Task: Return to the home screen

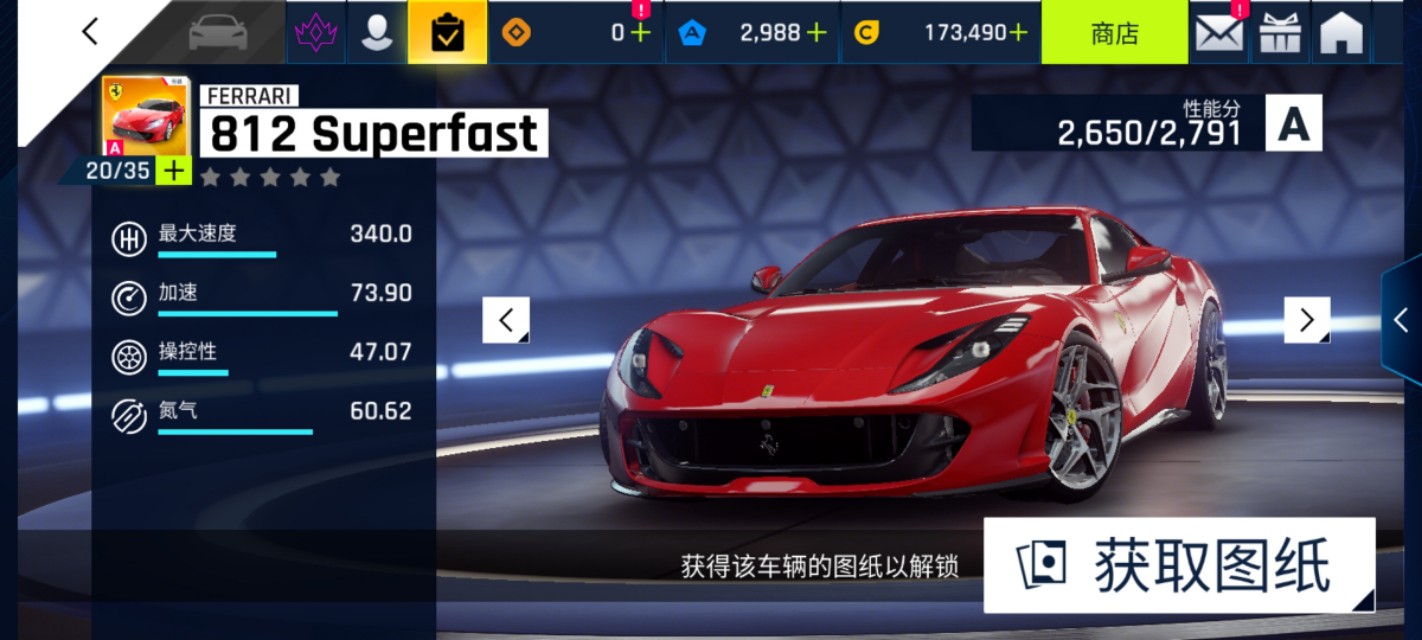Action: 1341,33
